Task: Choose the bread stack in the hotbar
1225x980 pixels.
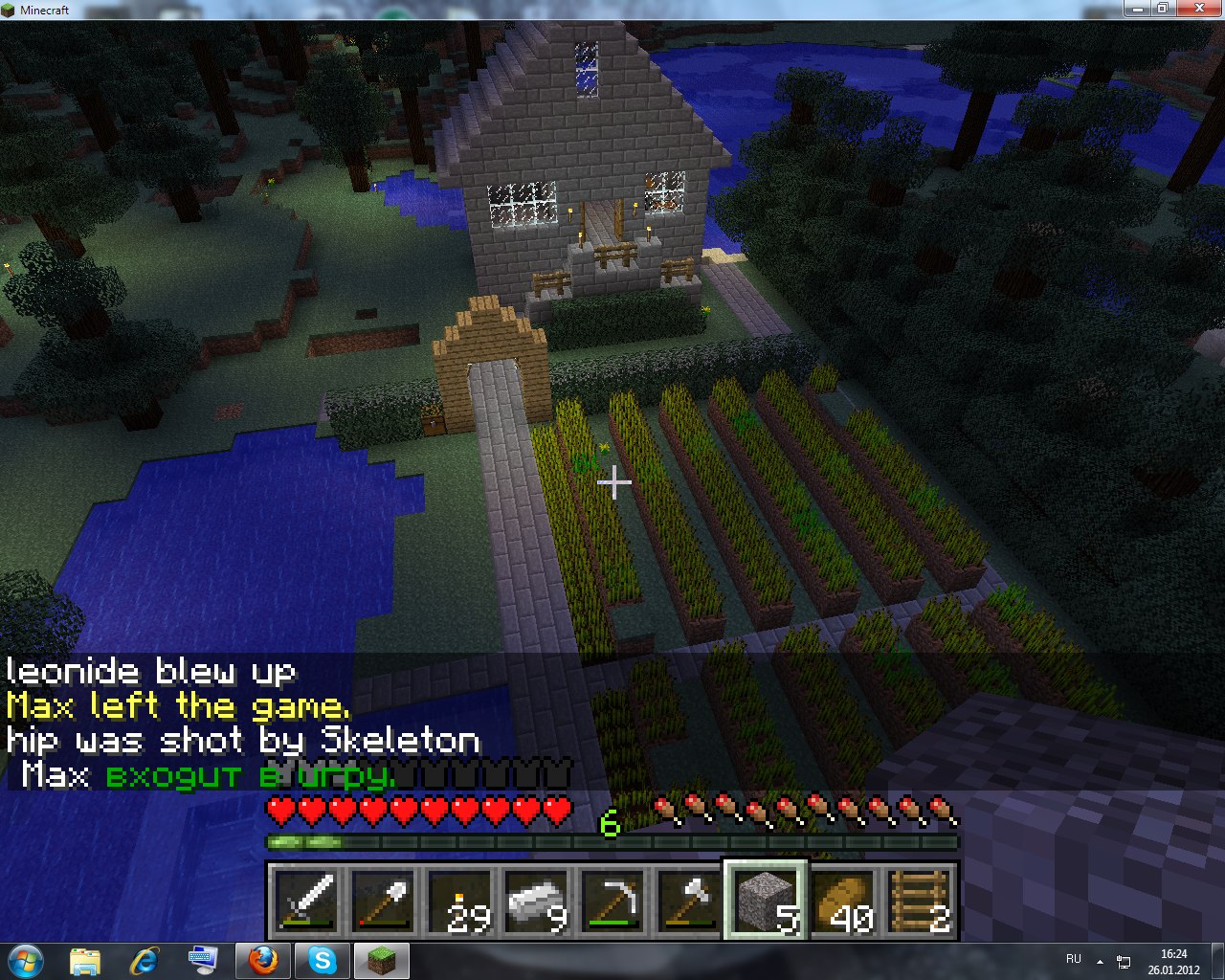Action: [842, 902]
